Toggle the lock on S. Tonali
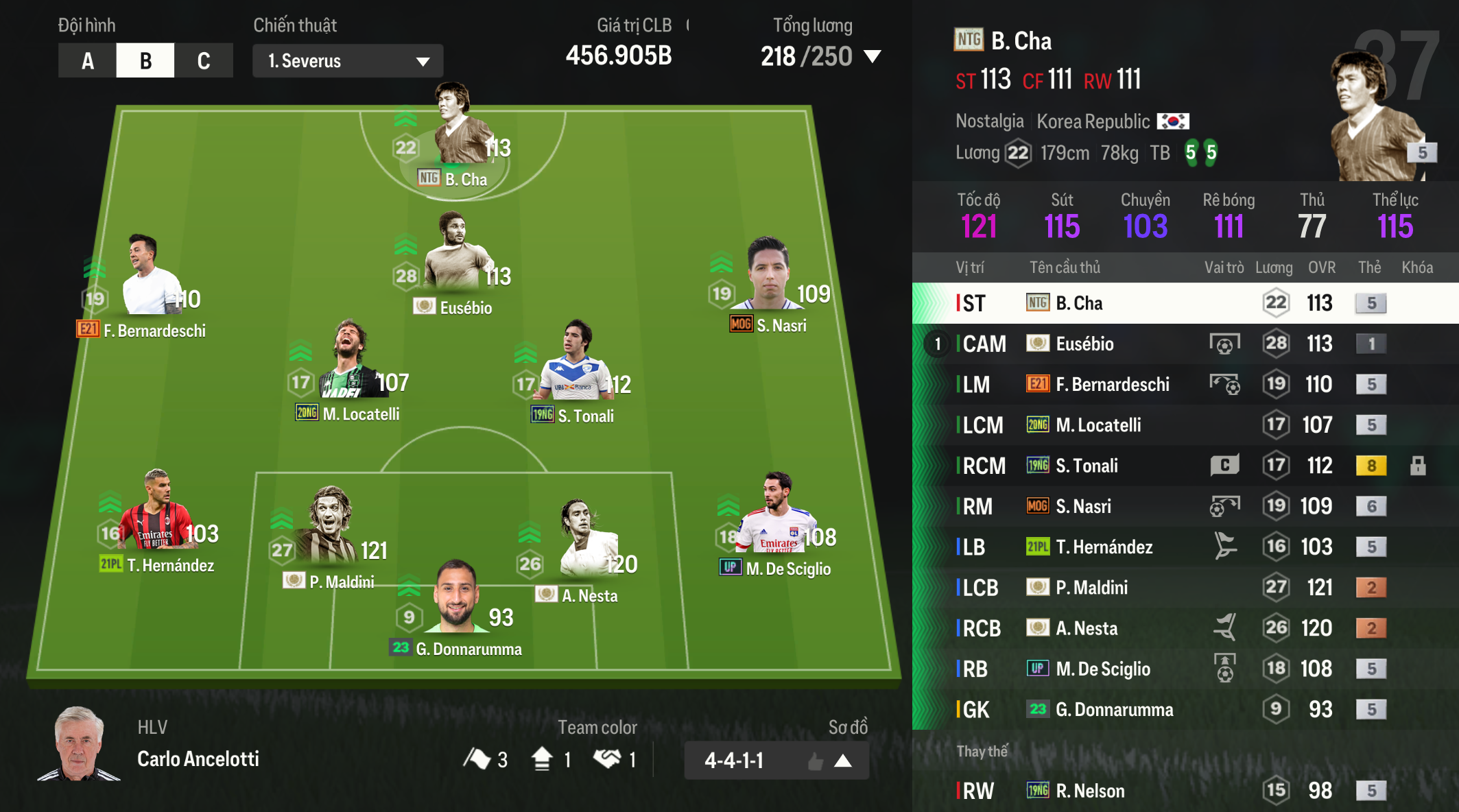 (x=1418, y=466)
